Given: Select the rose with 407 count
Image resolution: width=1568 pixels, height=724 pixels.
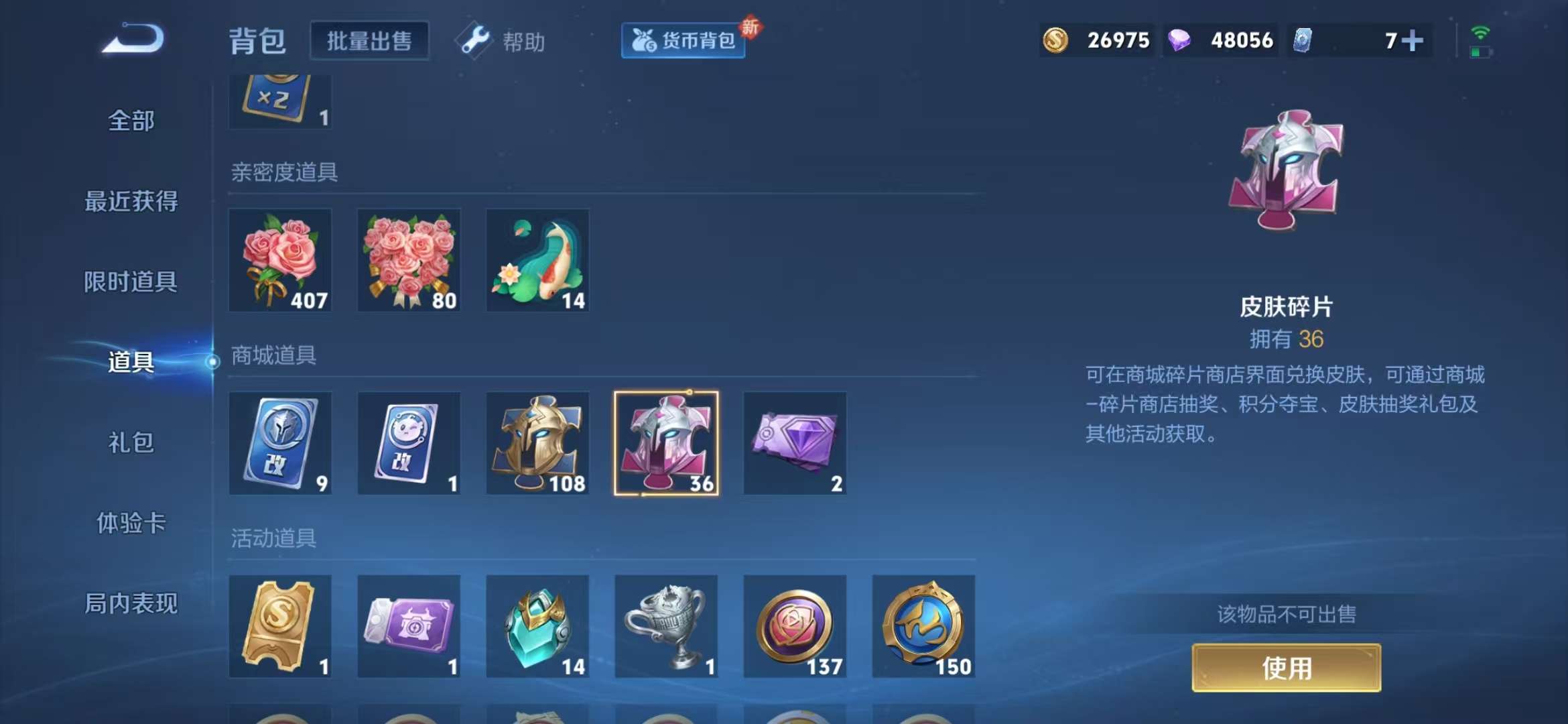Looking at the screenshot, I should click(280, 261).
